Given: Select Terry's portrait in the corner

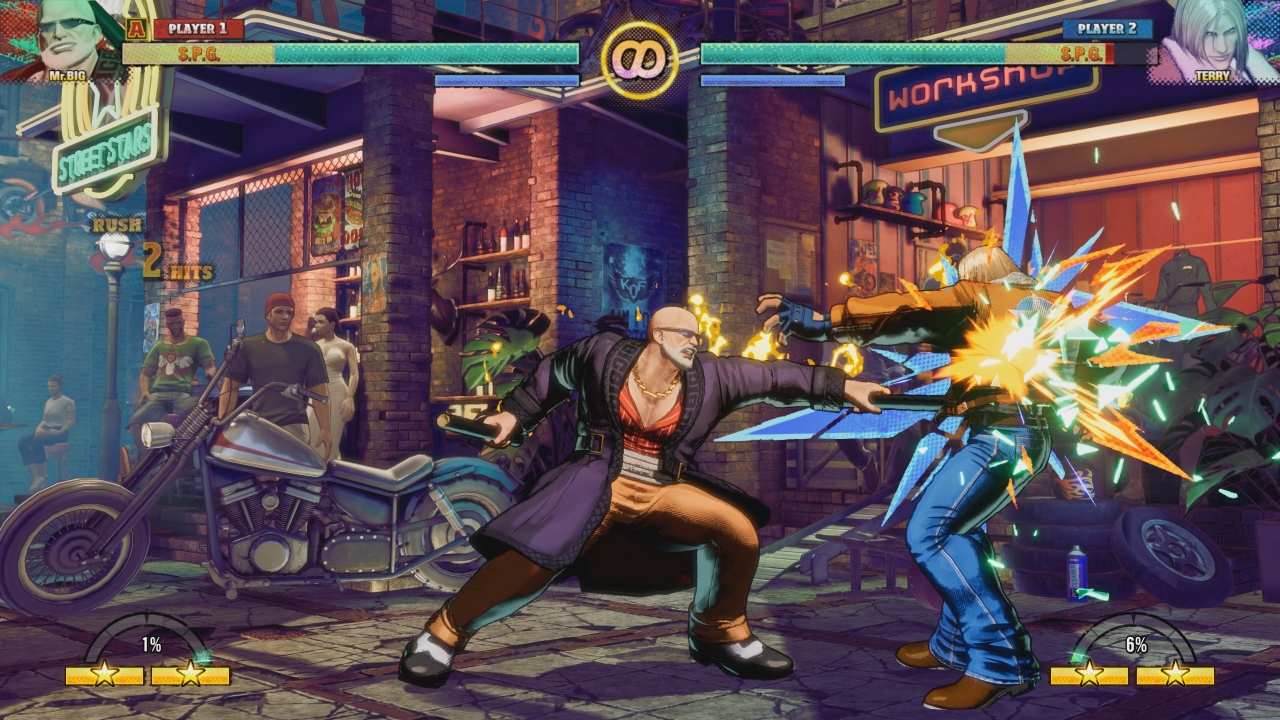Looking at the screenshot, I should tap(1212, 38).
